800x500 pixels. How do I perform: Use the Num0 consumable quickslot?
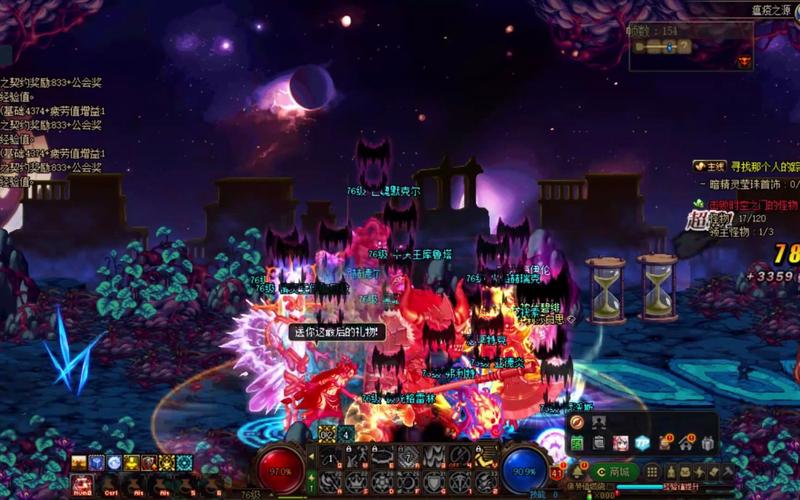pos(81,484)
